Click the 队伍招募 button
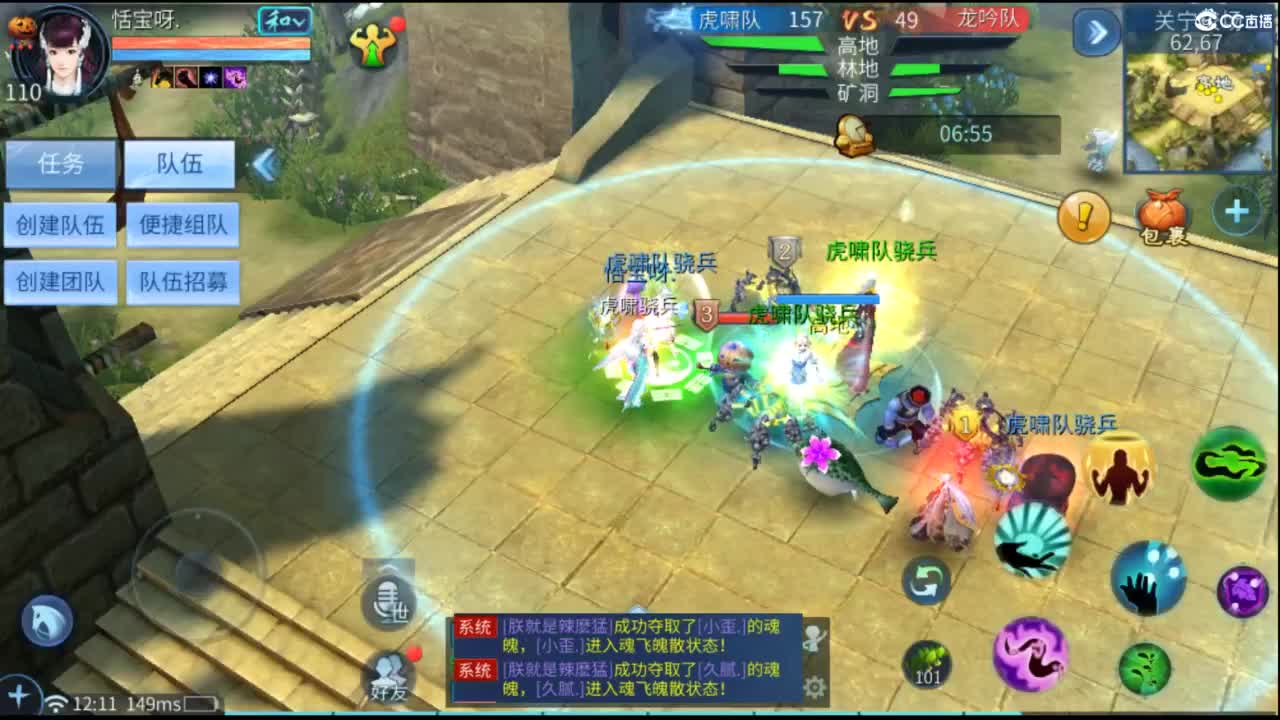Viewport: 1280px width, 720px height. [x=183, y=282]
